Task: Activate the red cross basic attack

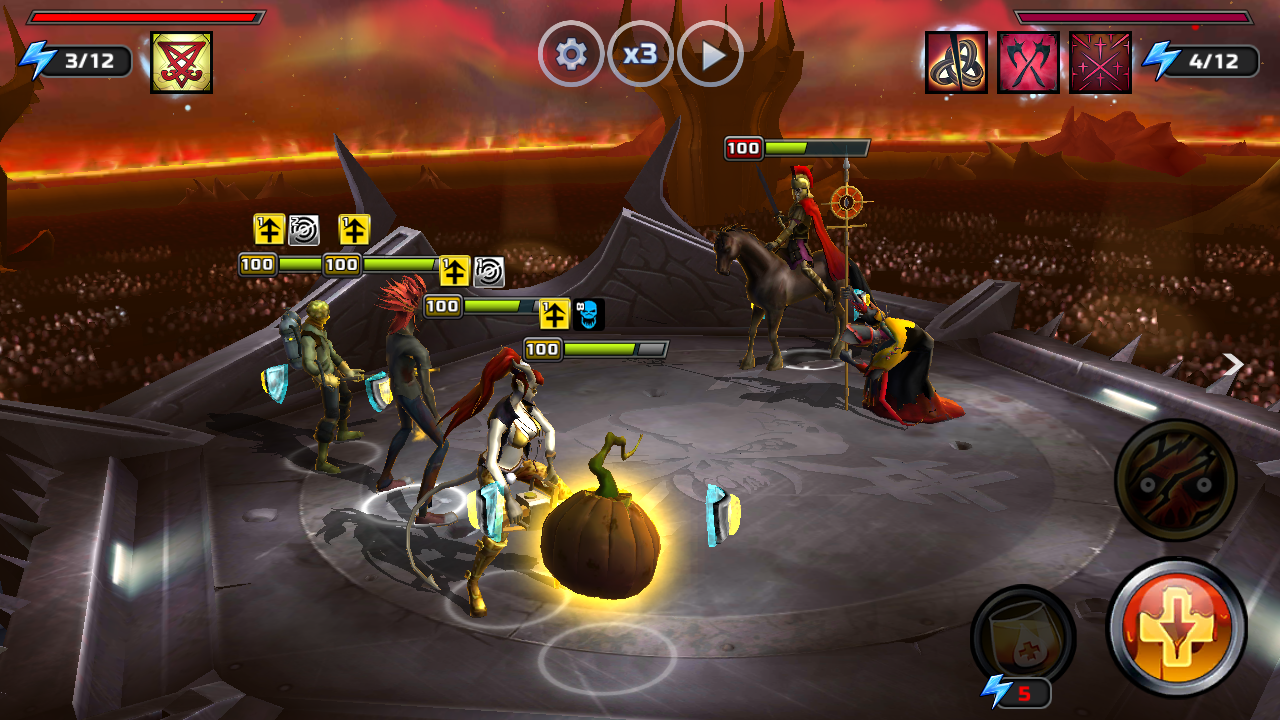Action: [x=1176, y=626]
